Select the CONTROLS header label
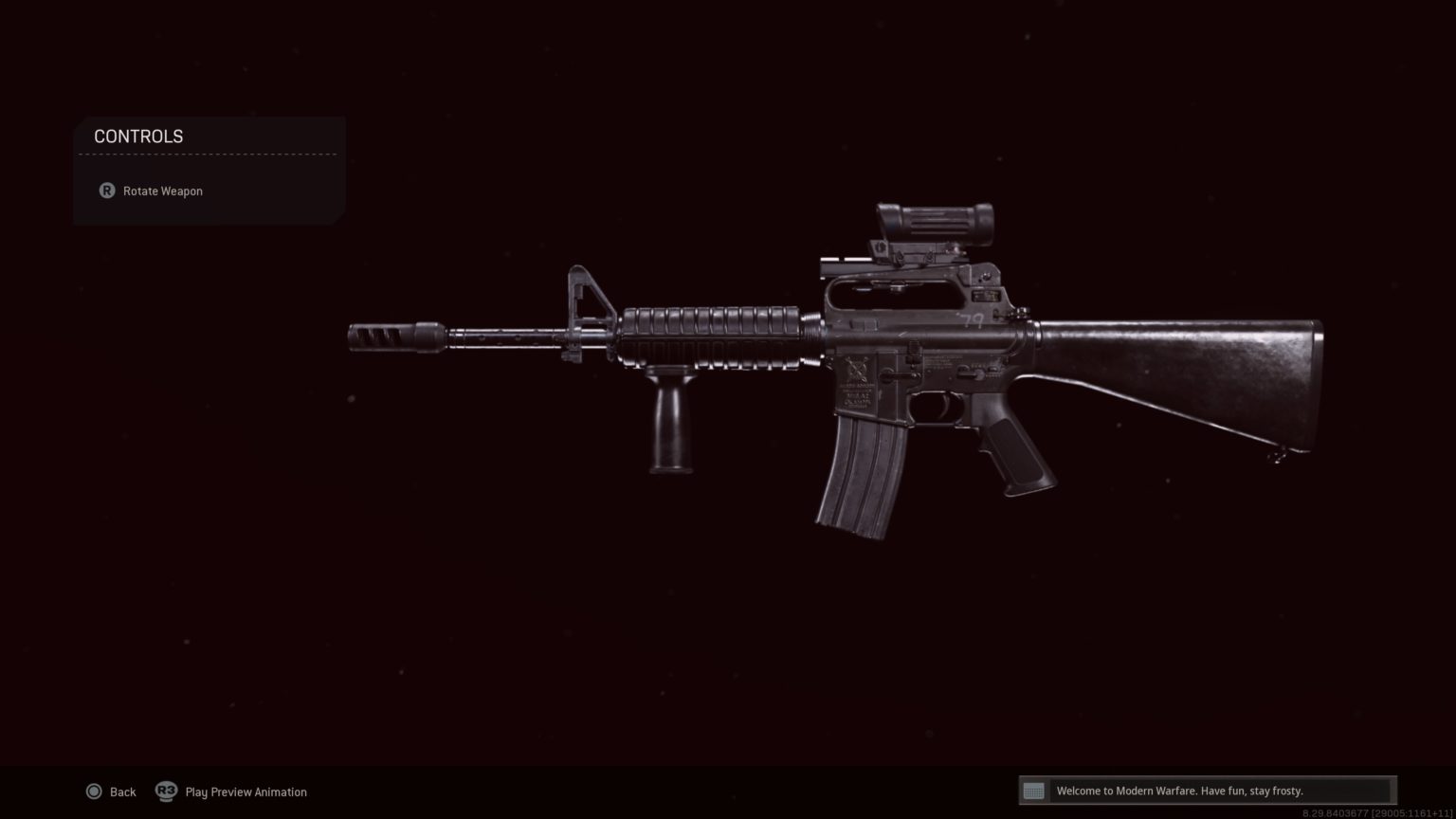Image resolution: width=1456 pixels, height=819 pixels. (138, 136)
